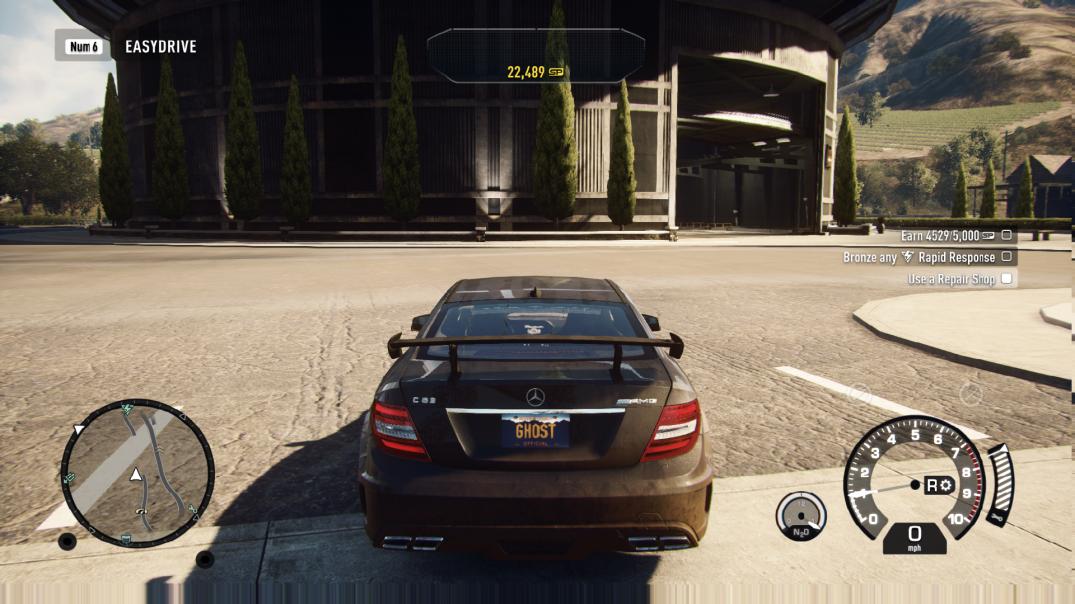Tick the Use a Repair Shop checkbox
The height and width of the screenshot is (604, 1075).
tap(1007, 279)
